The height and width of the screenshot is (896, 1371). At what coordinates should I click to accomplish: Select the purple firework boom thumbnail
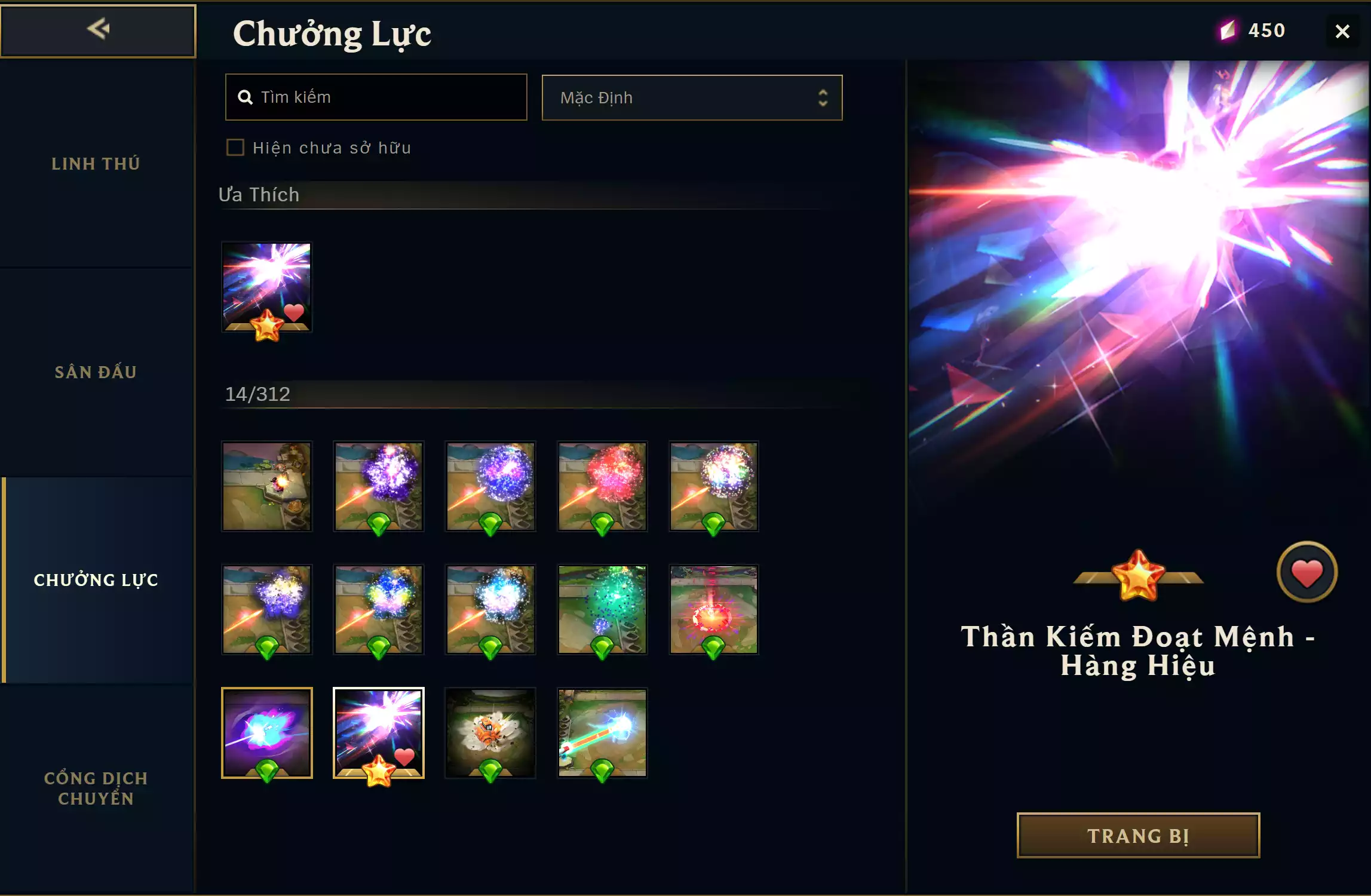pyautogui.click(x=379, y=486)
